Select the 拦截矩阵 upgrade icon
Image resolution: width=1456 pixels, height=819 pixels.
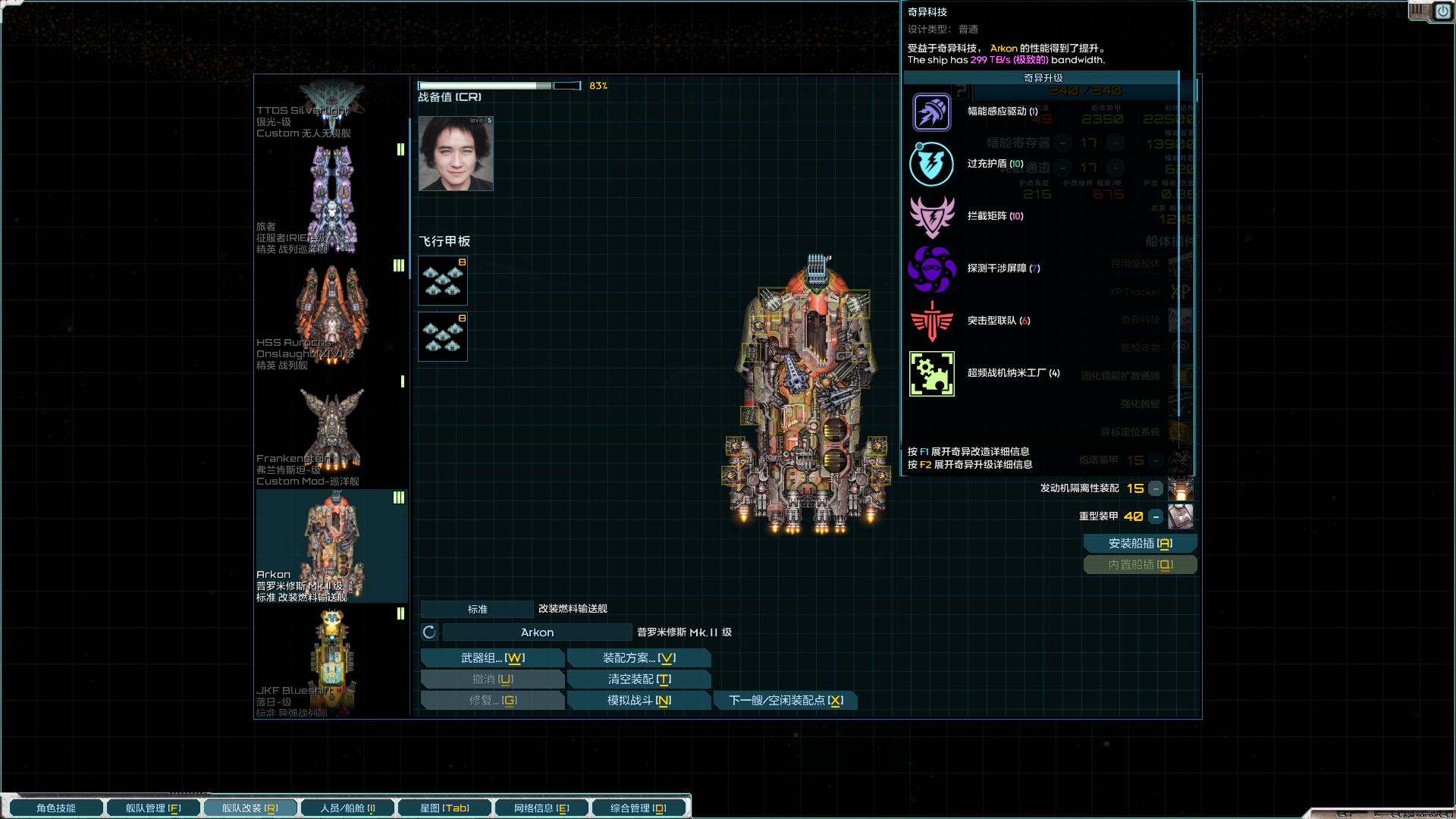931,216
